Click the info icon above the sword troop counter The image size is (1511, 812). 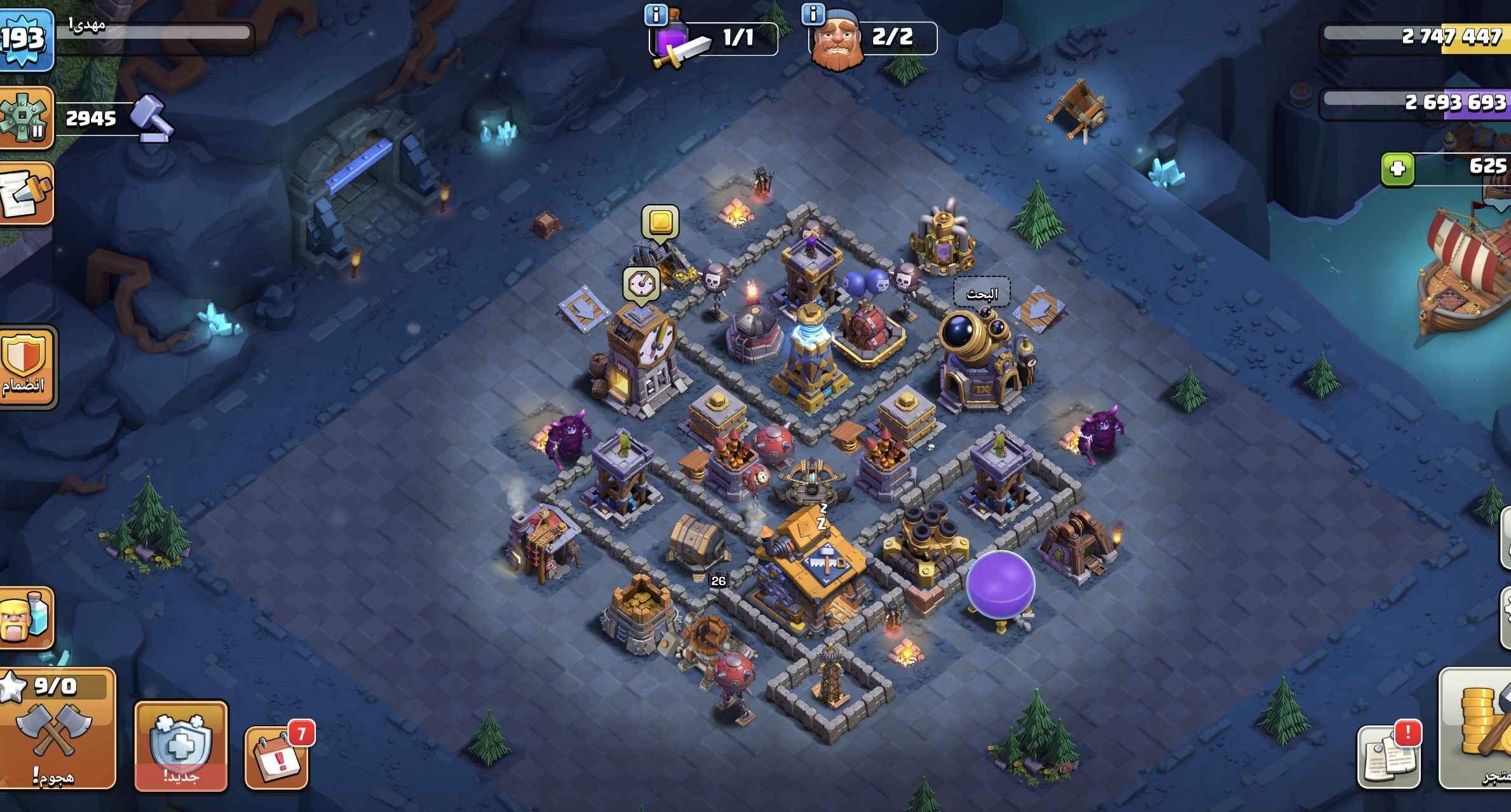coord(656,15)
